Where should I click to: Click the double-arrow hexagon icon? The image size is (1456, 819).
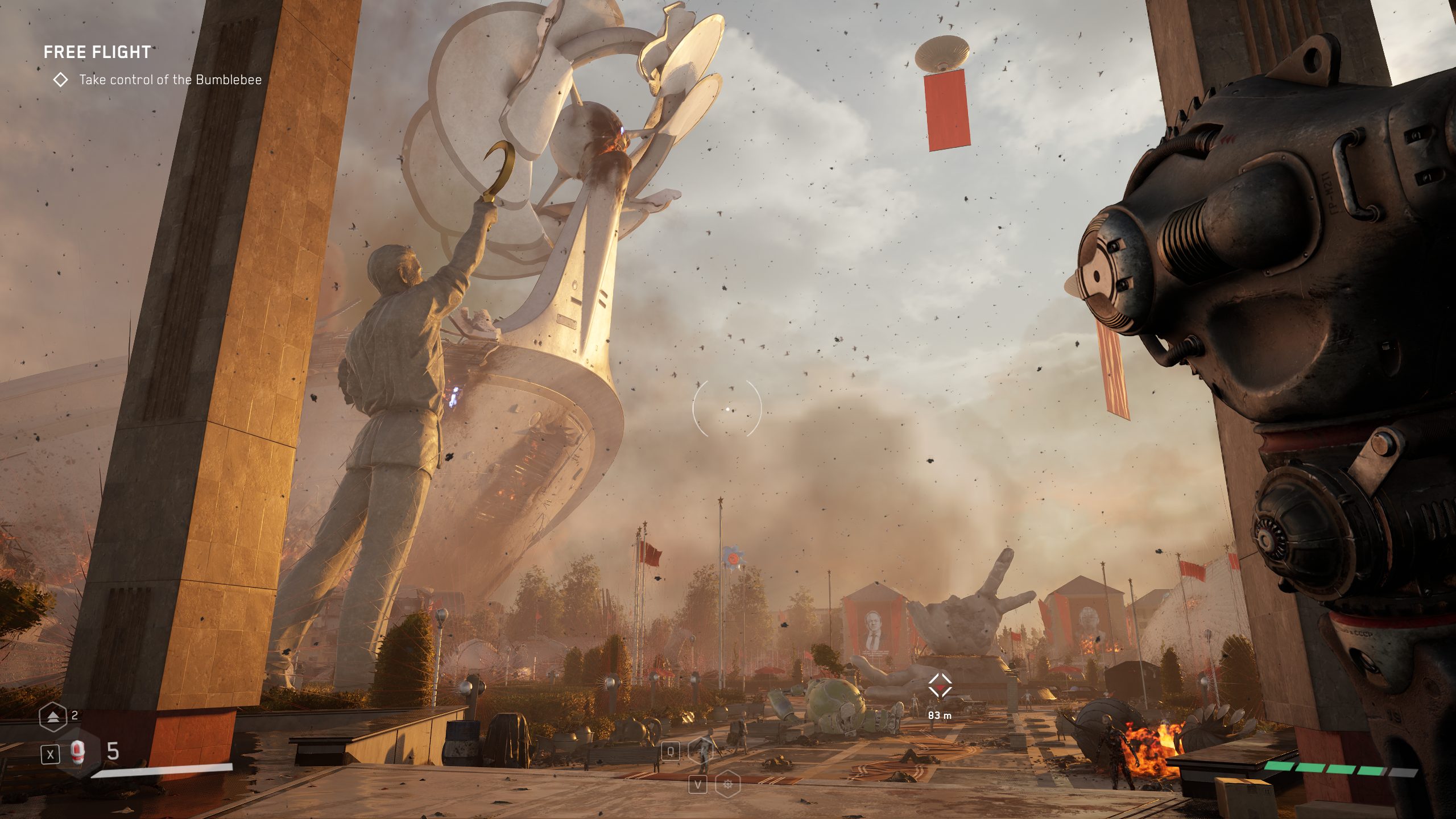[53, 717]
